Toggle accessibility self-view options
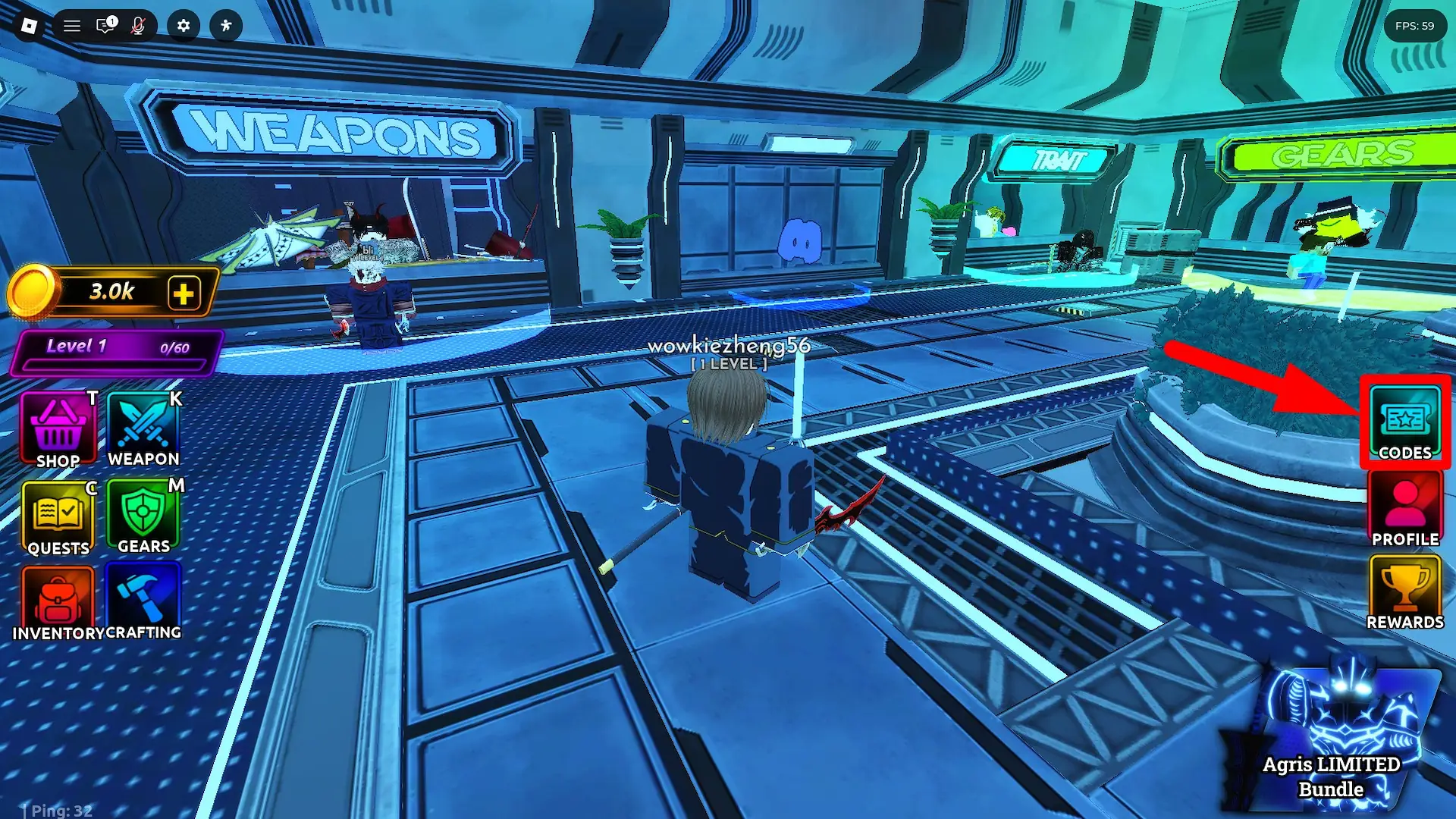This screenshot has width=1456, height=819. (225, 26)
